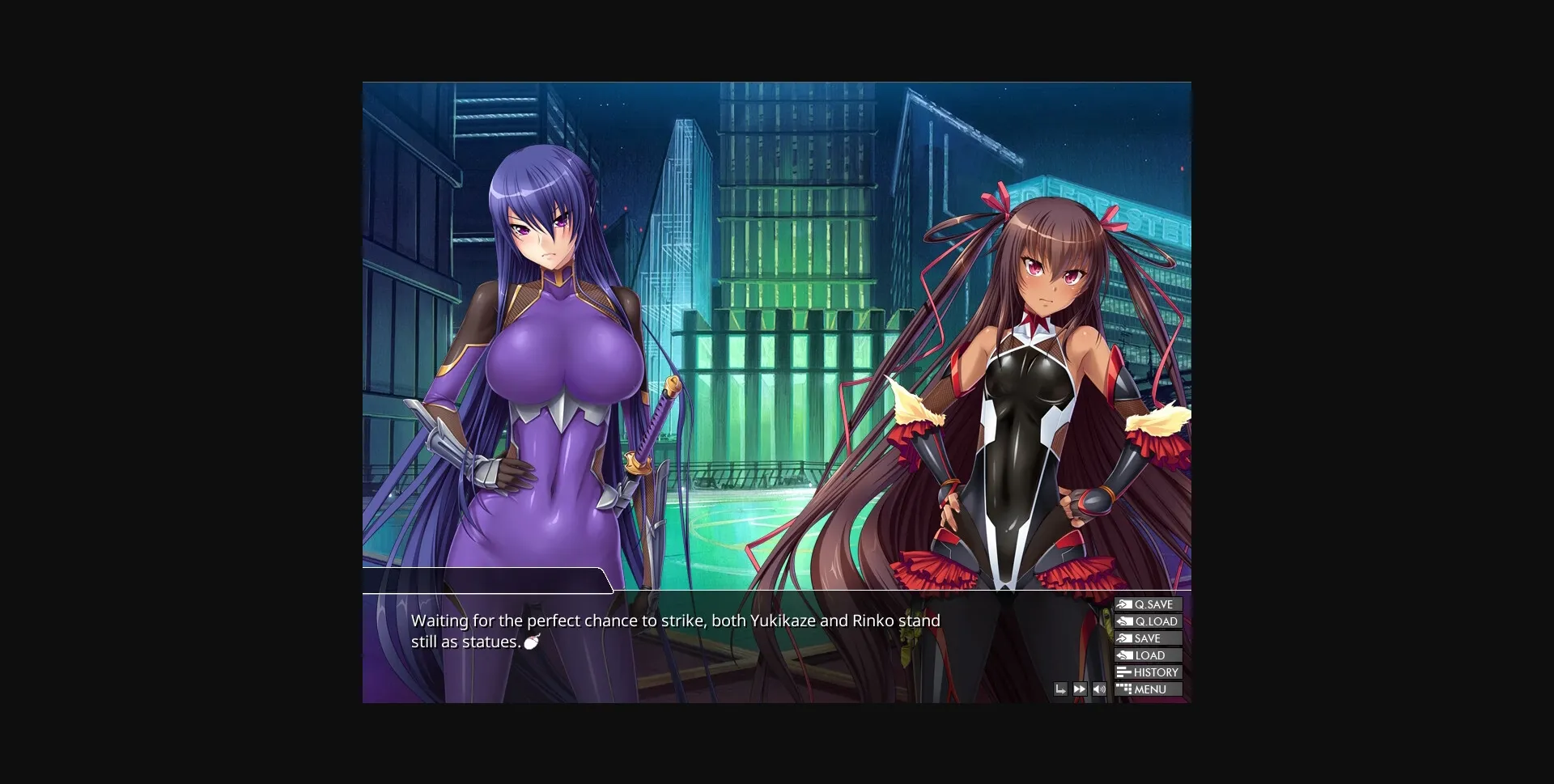1554x784 pixels.
Task: Mute game audio via the speaker toggle
Action: 1099,689
